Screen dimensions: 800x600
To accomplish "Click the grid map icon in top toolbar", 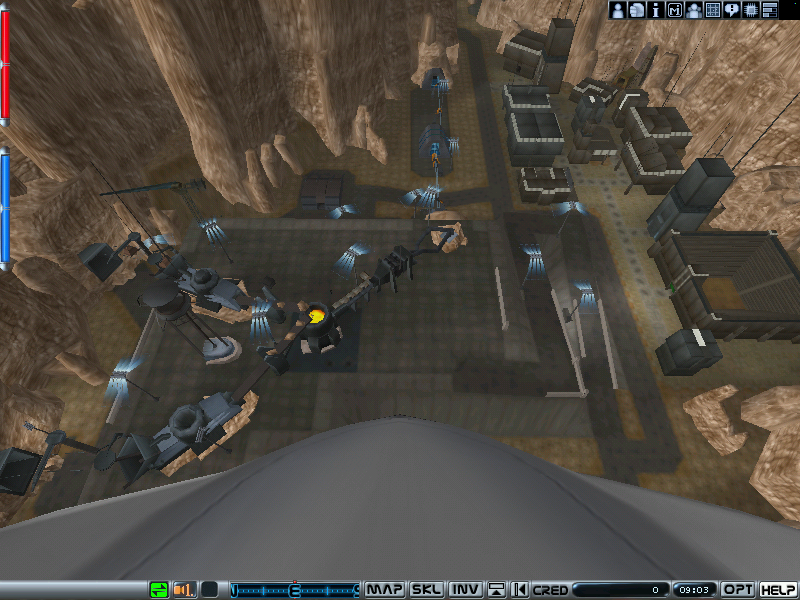I will 713,10.
